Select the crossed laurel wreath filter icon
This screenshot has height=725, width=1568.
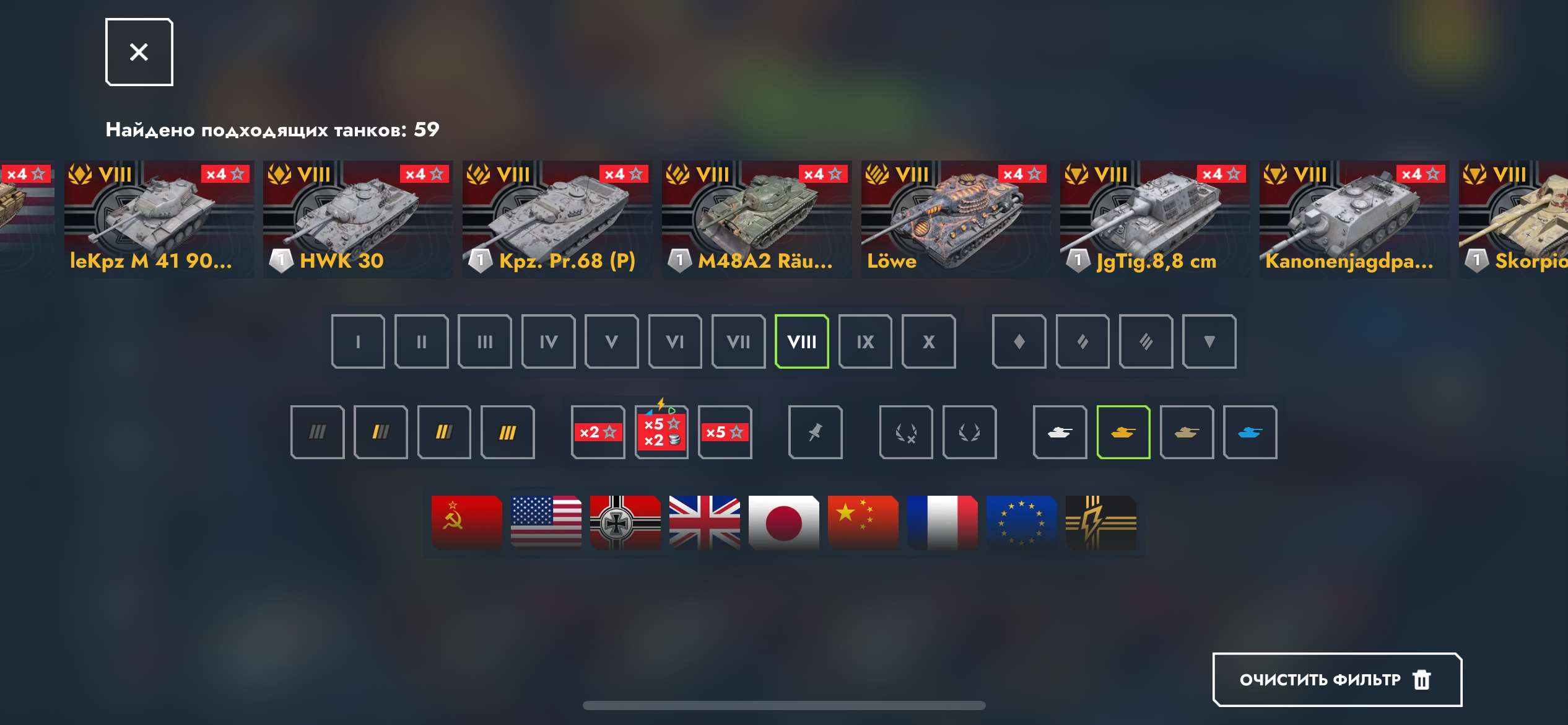(906, 432)
